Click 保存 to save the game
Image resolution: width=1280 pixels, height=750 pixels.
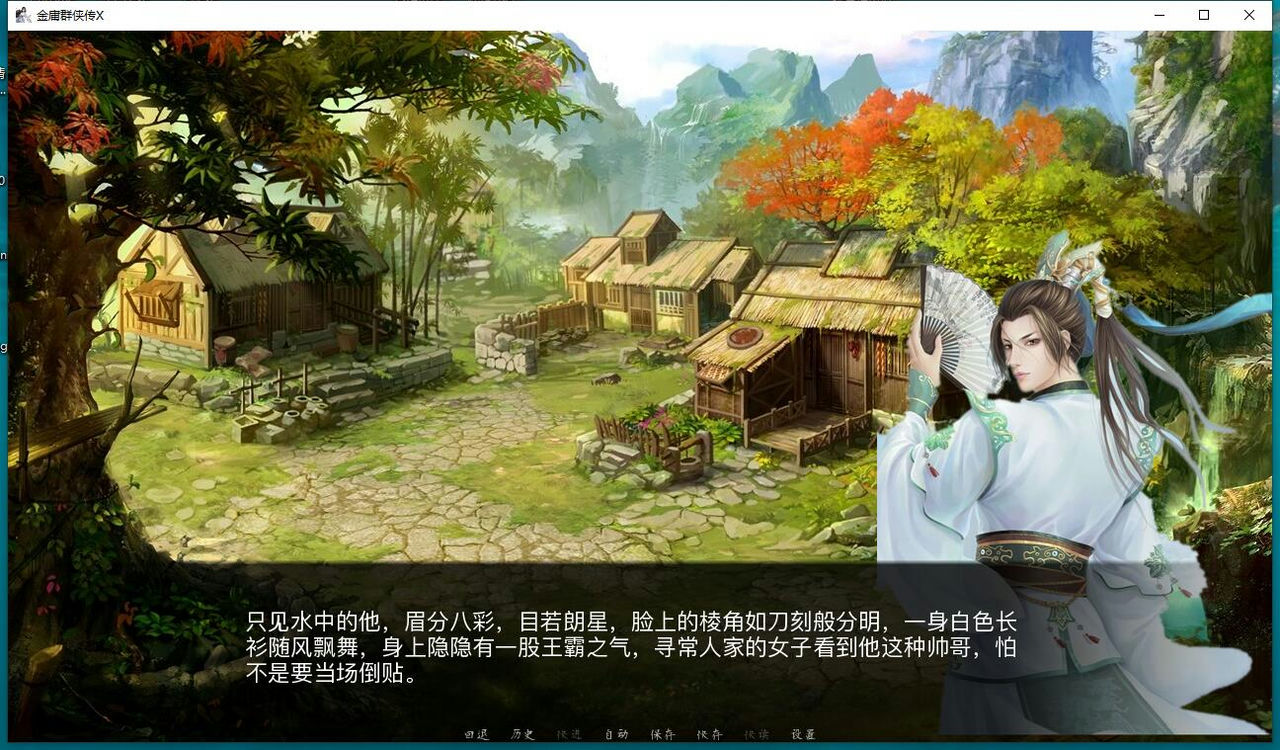point(663,734)
